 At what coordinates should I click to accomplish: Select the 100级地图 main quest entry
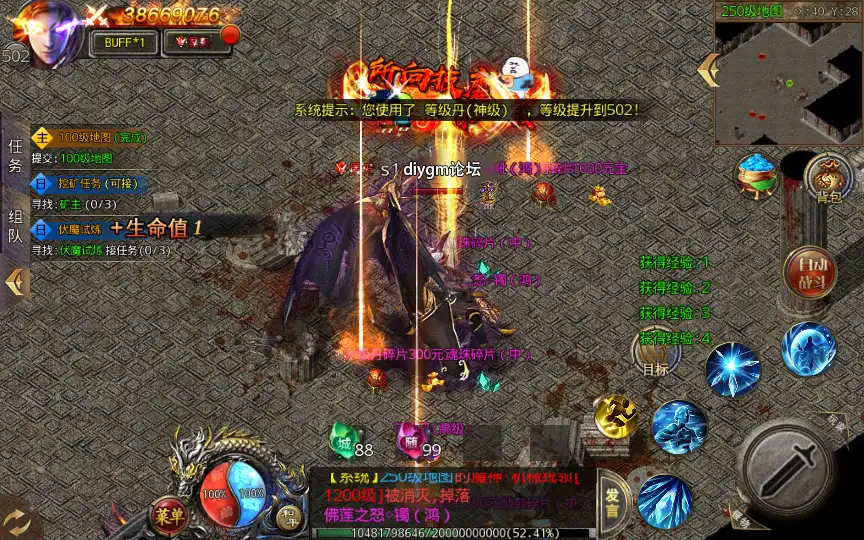tap(88, 137)
